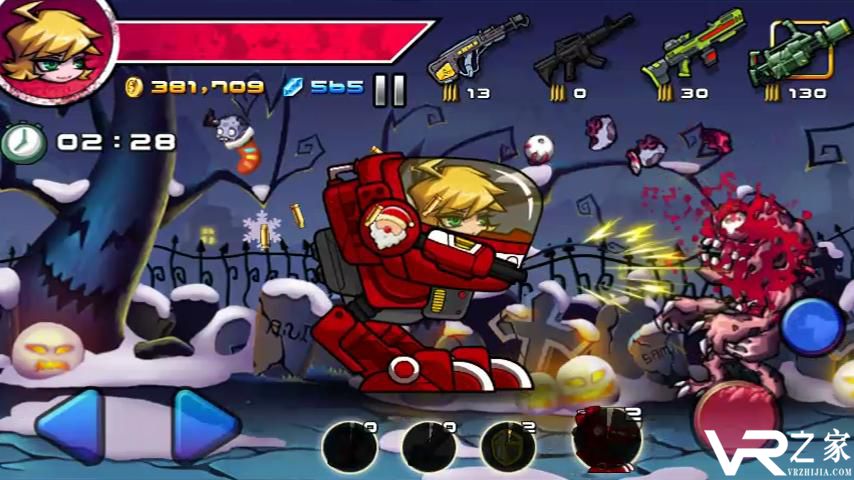Screen dimensions: 854x480
Task: Tap the move right arrow
Action: coord(206,425)
